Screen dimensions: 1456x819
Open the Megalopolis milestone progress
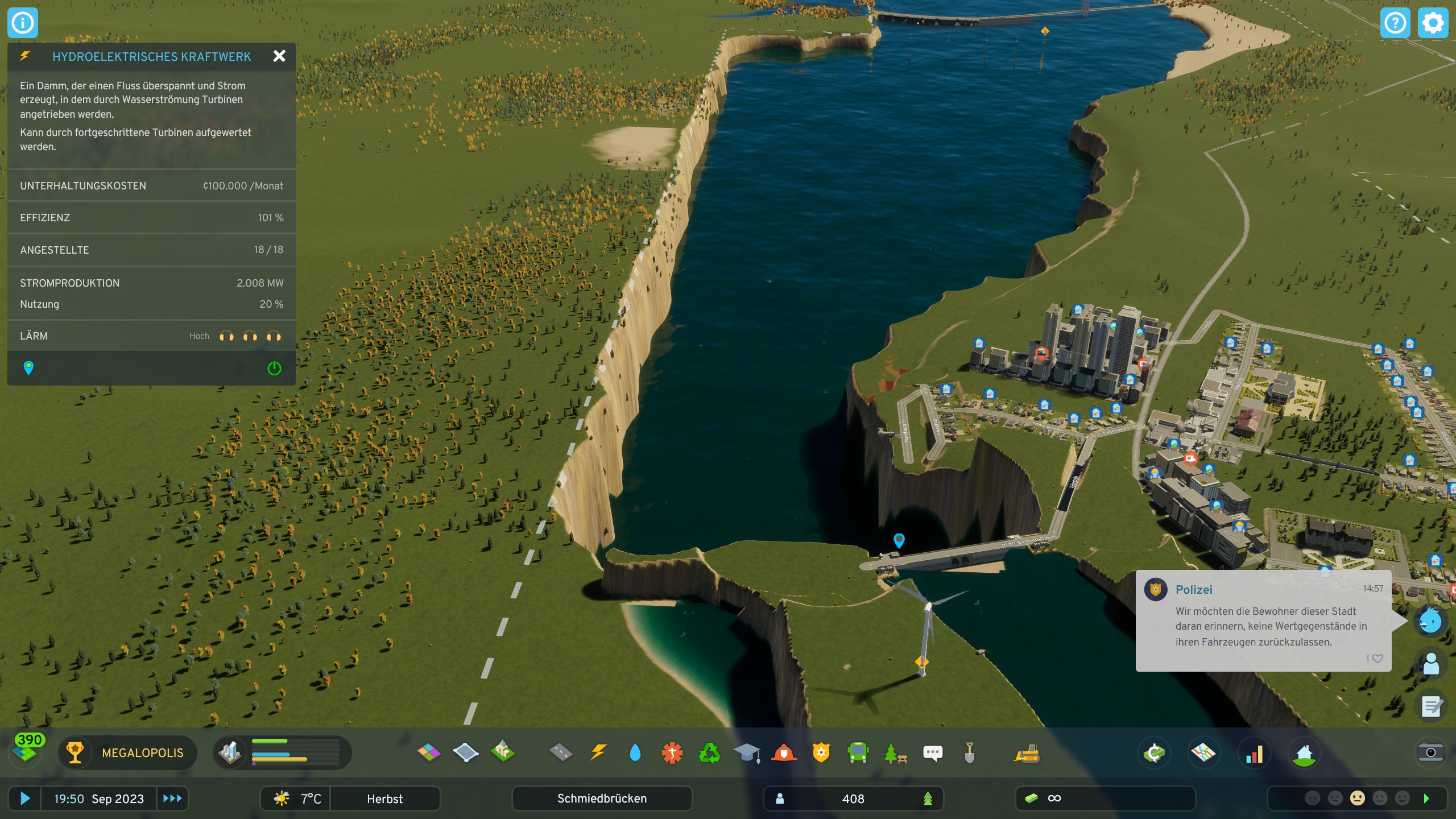click(x=128, y=753)
